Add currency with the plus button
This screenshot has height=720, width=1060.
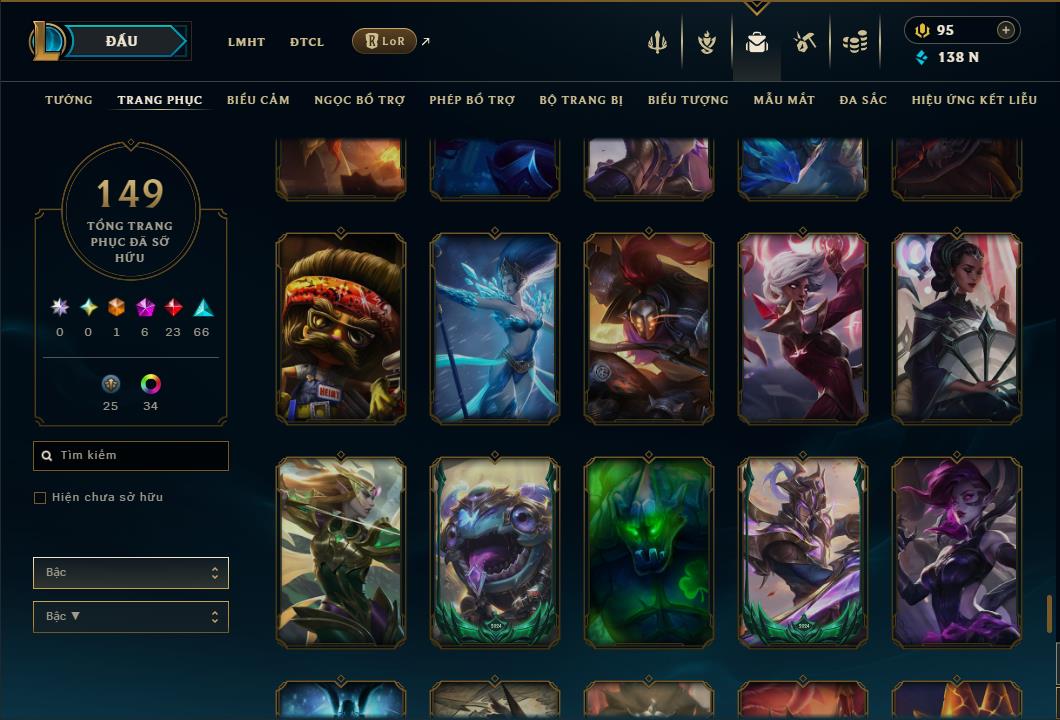(1006, 30)
